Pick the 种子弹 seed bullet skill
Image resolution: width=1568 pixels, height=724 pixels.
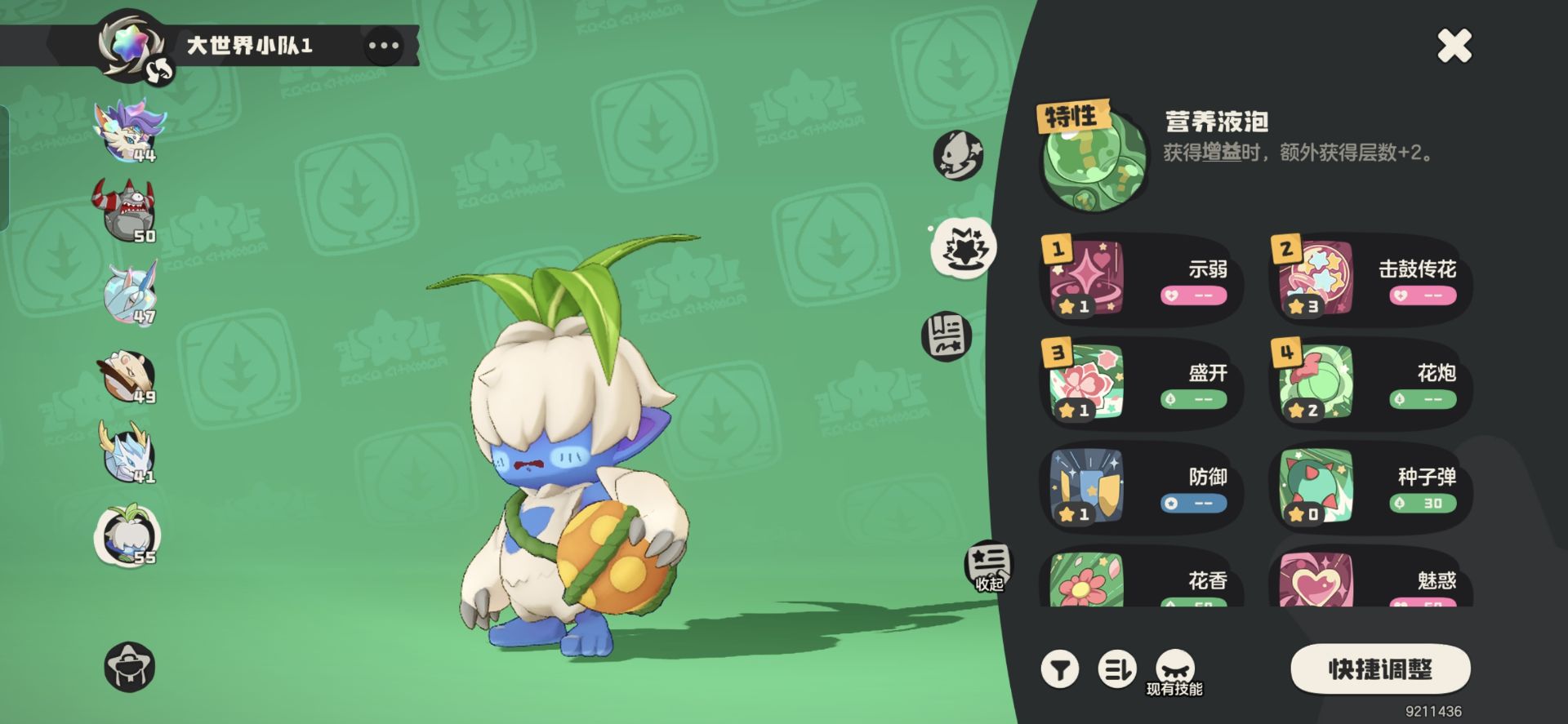[x=1370, y=488]
